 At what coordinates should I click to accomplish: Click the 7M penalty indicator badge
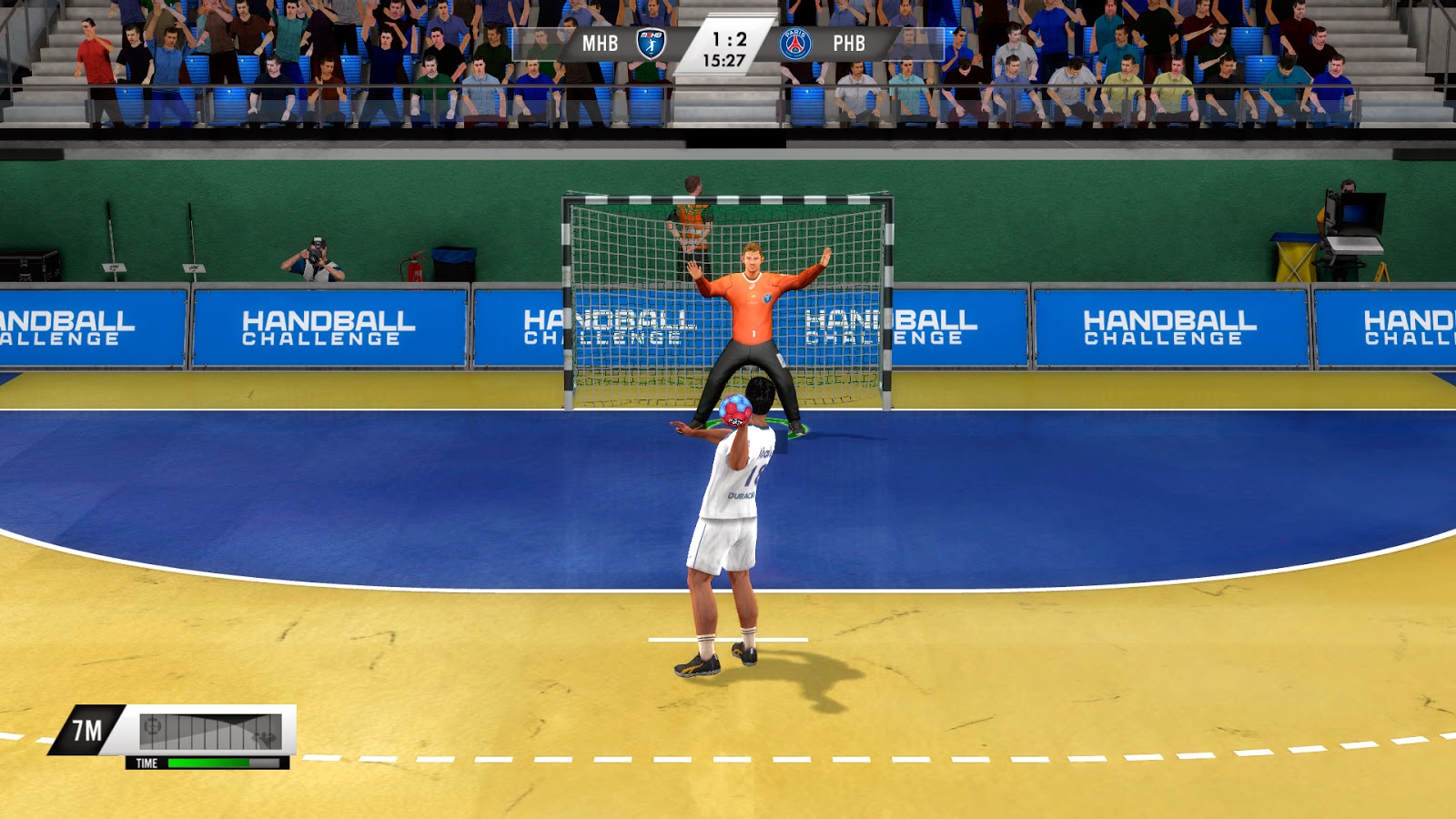click(88, 728)
